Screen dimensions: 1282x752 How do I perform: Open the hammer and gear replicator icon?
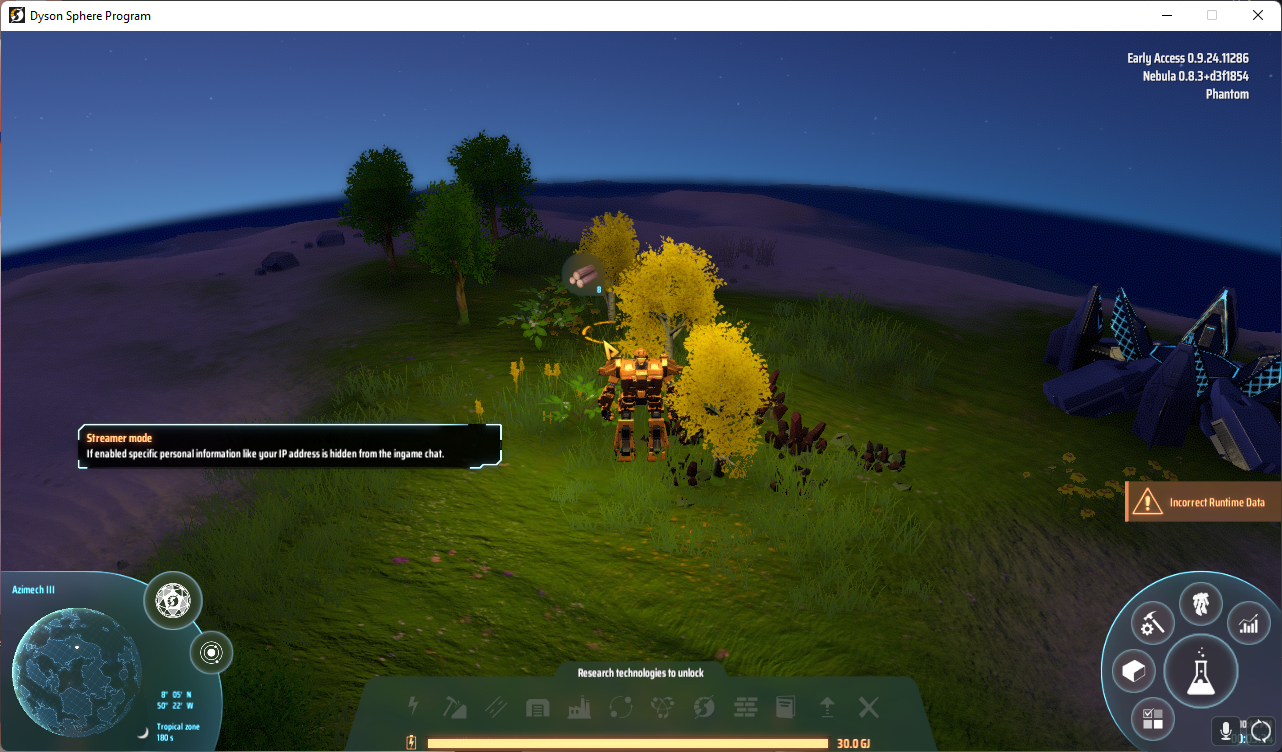point(1153,624)
